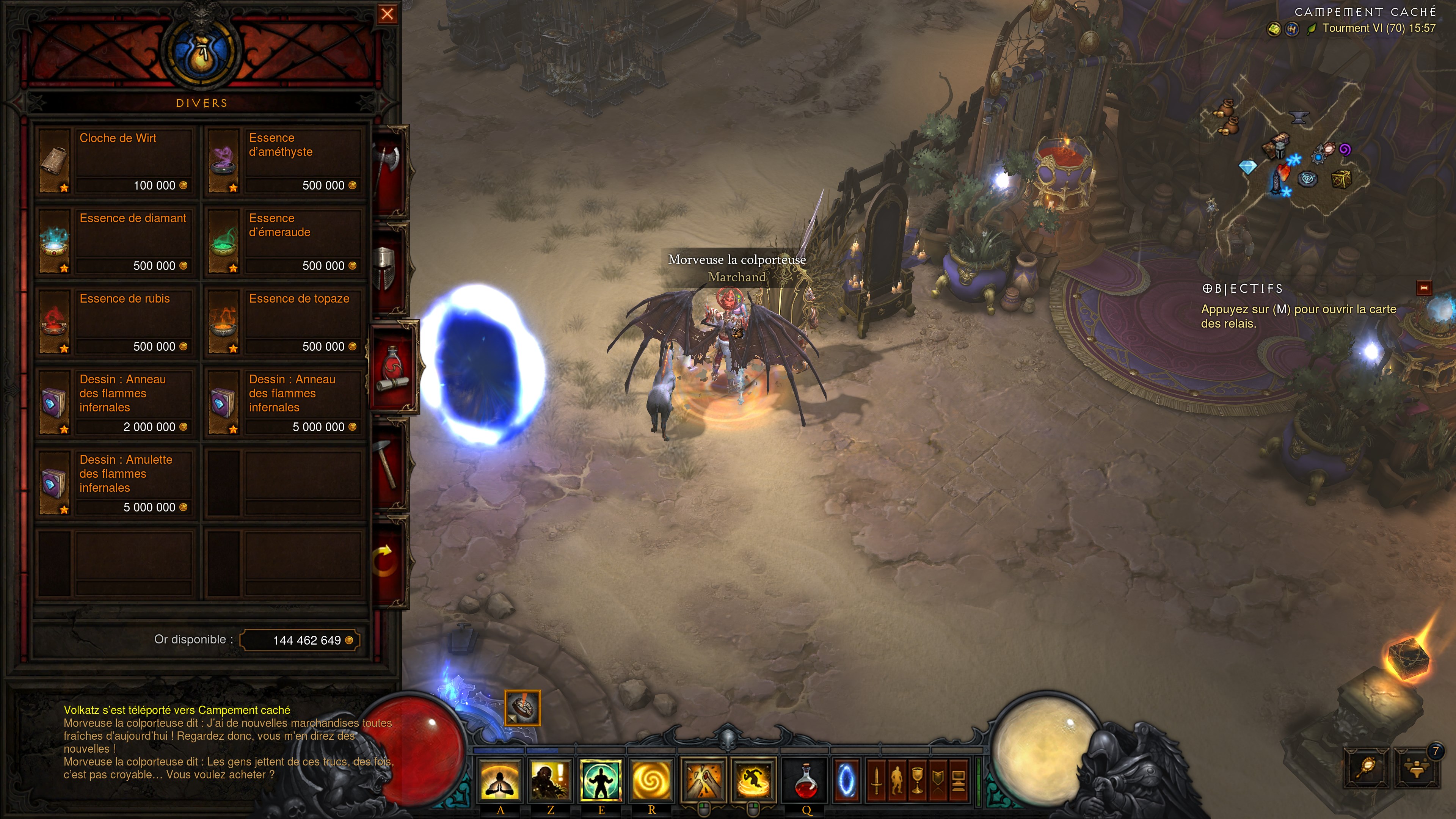Select the 2 000 000 gold Anneau des flammes plan

click(116, 403)
